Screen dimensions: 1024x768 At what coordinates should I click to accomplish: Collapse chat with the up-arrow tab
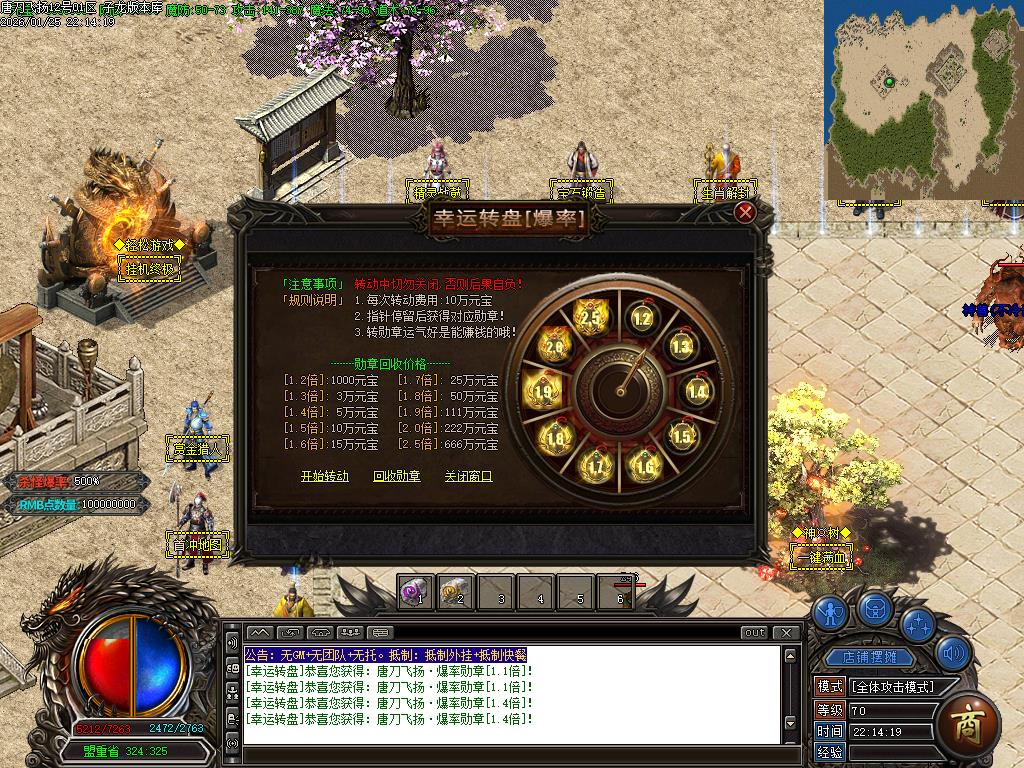click(x=259, y=632)
